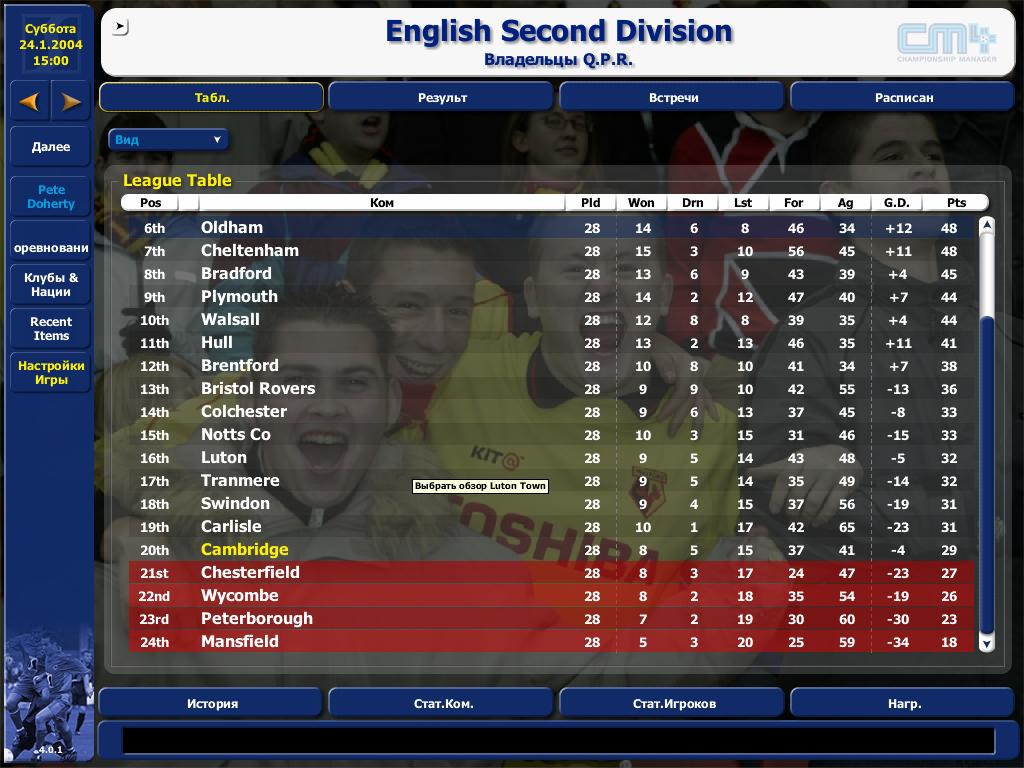Show the Встречи tab
The image size is (1024, 768).
point(672,97)
